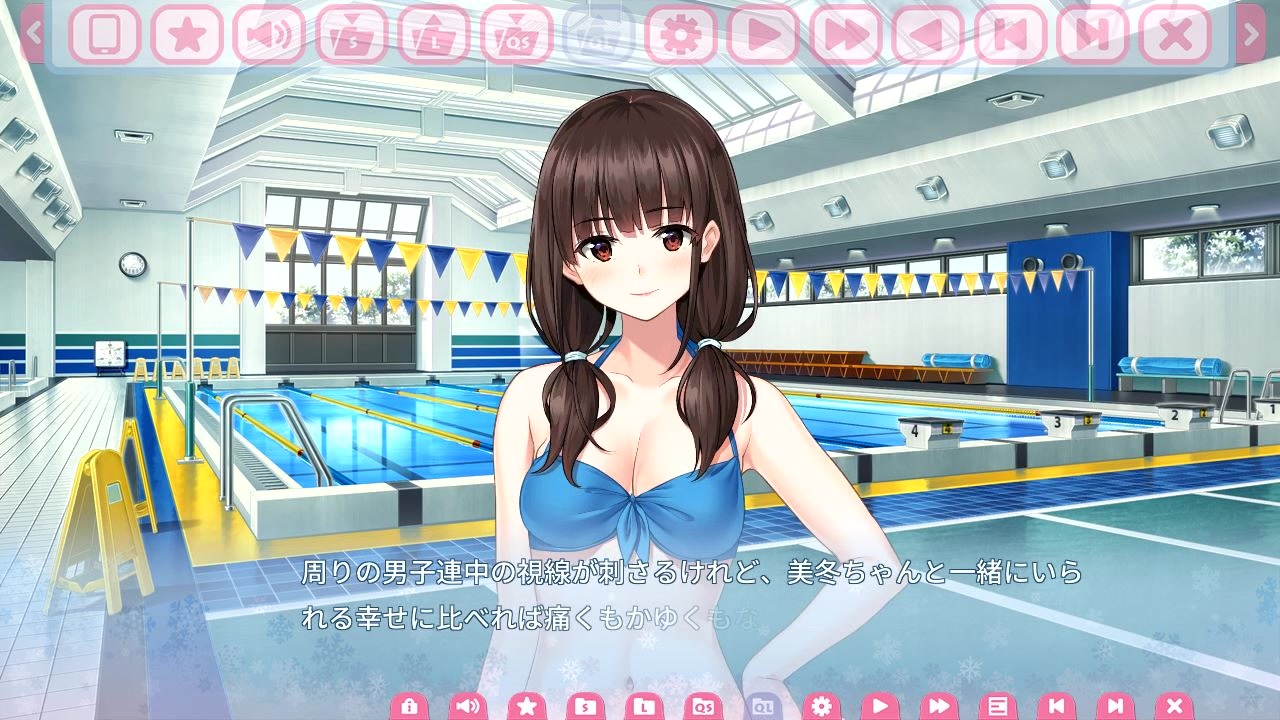Viewport: 1280px width, 720px height.
Task: Click the dialogue text box to advance
Action: pyautogui.click(x=640, y=600)
